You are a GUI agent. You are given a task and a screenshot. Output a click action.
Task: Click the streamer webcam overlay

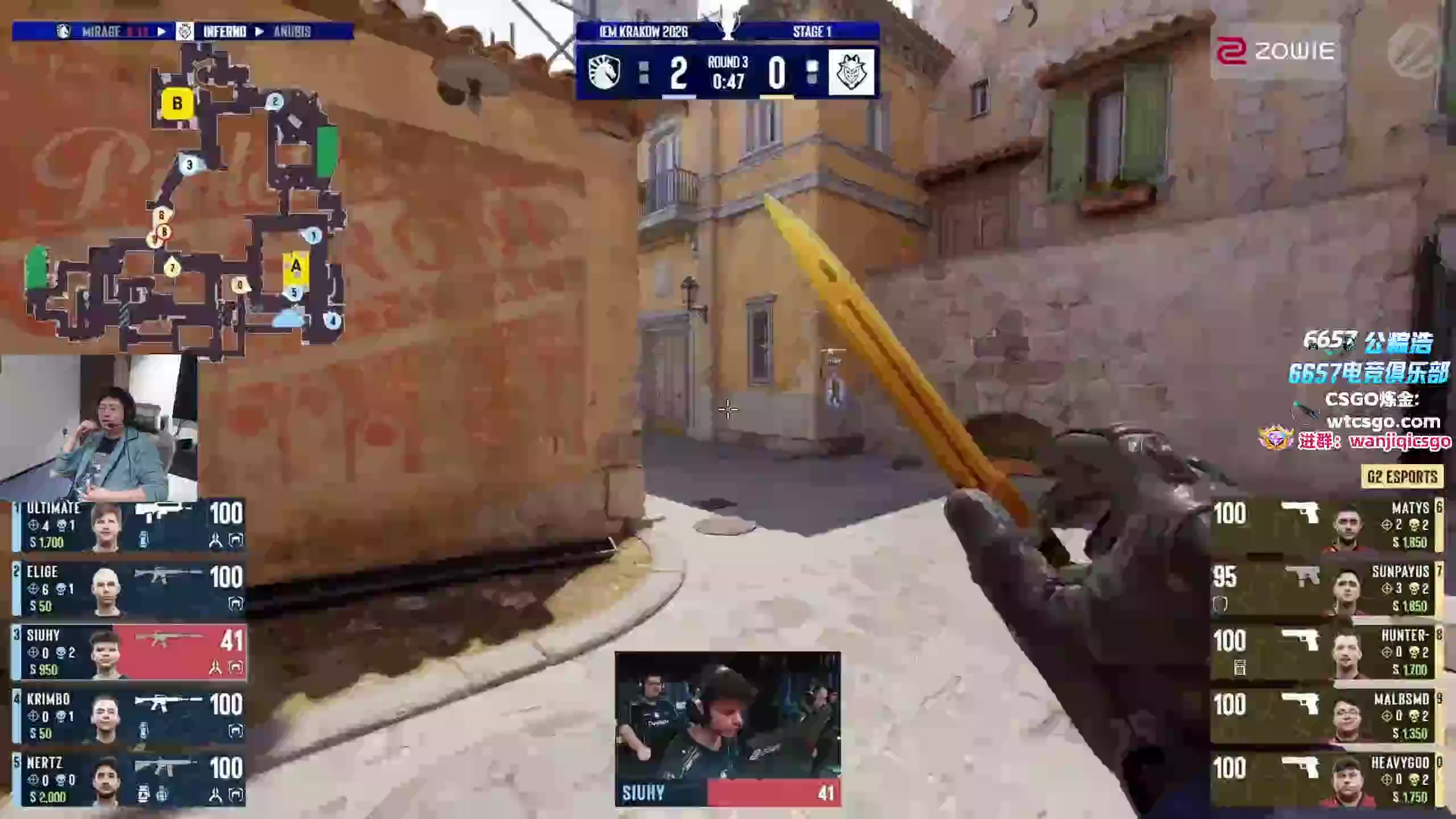tap(99, 428)
